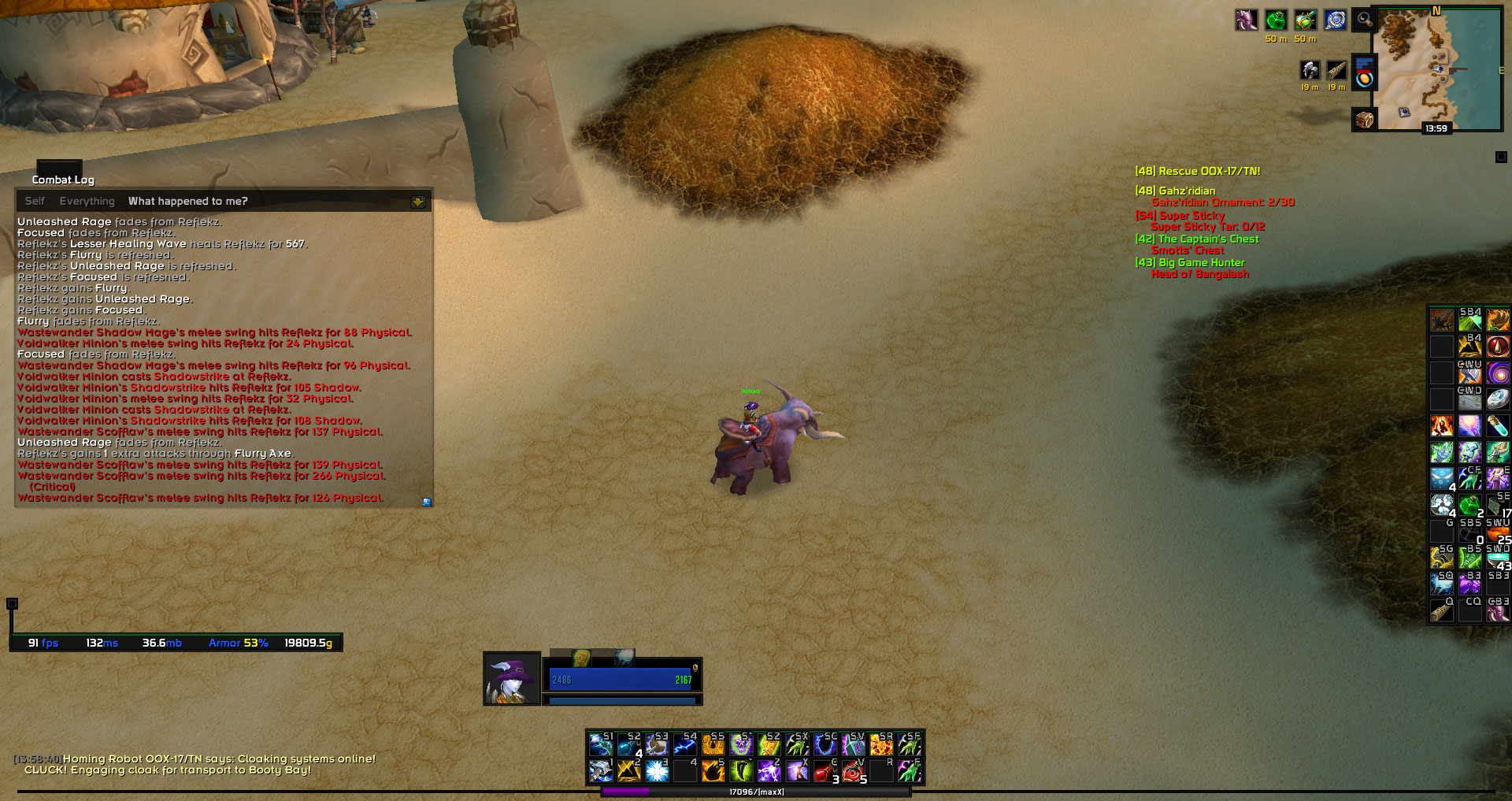The height and width of the screenshot is (801, 1512).
Task: Open the magnifying glass tracking icon beside the minimap
Action: (1363, 20)
